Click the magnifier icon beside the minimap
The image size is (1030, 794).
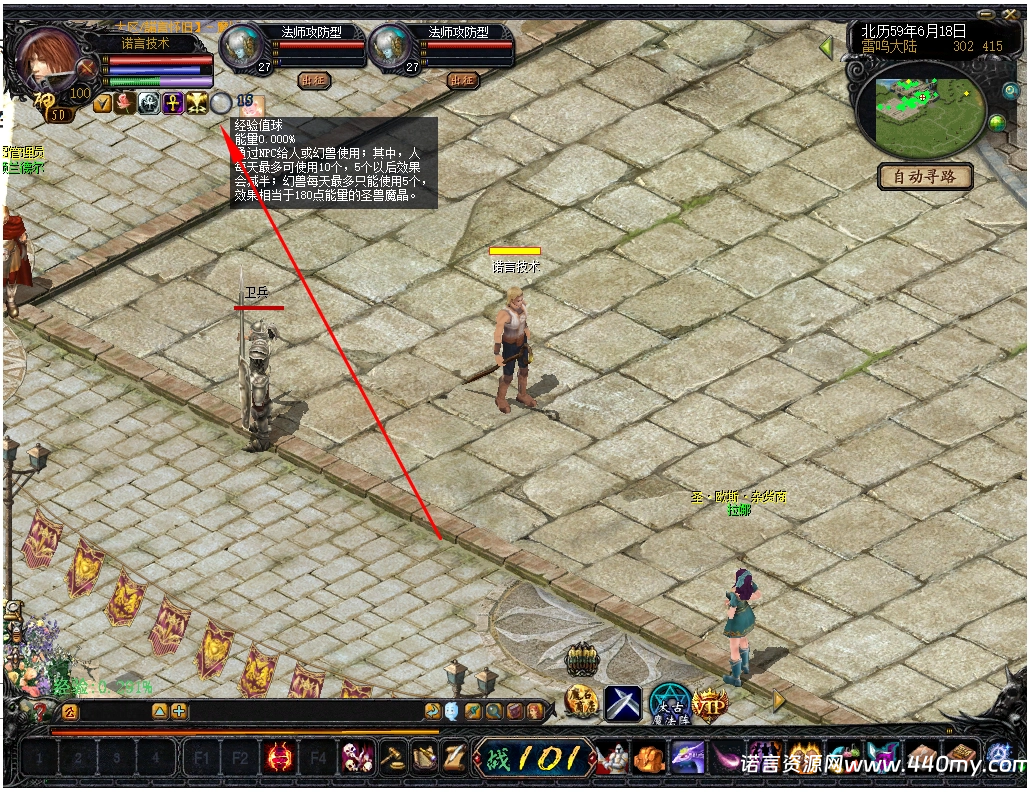1010,91
